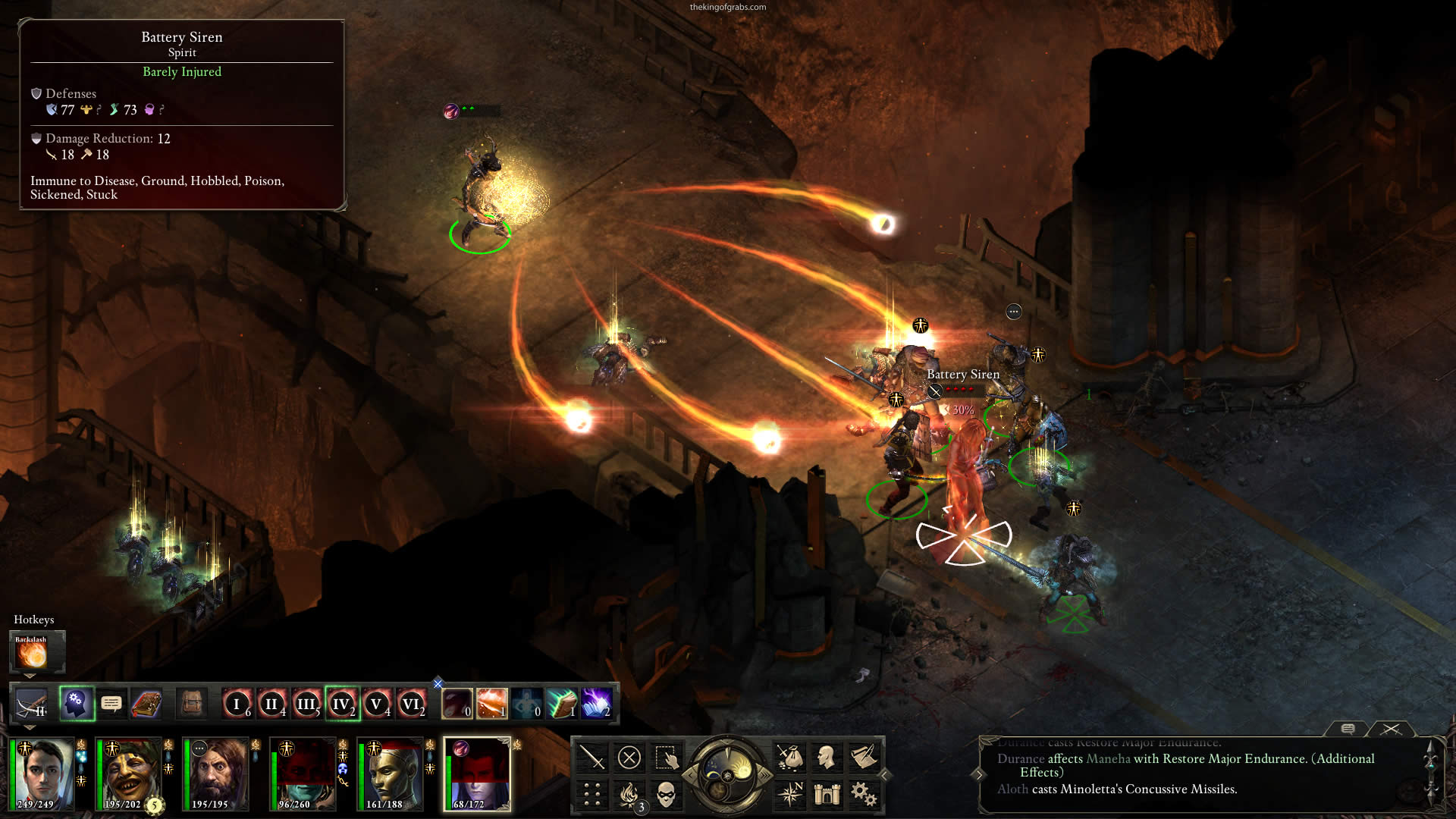This screenshot has width=1456, height=819.
Task: Select the grinning green-hooded companion portrait
Action: (x=129, y=773)
